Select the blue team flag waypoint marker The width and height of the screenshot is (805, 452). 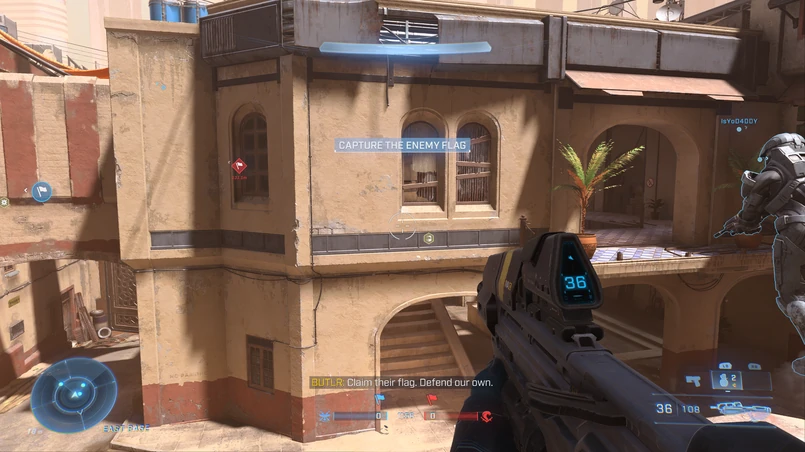click(41, 191)
